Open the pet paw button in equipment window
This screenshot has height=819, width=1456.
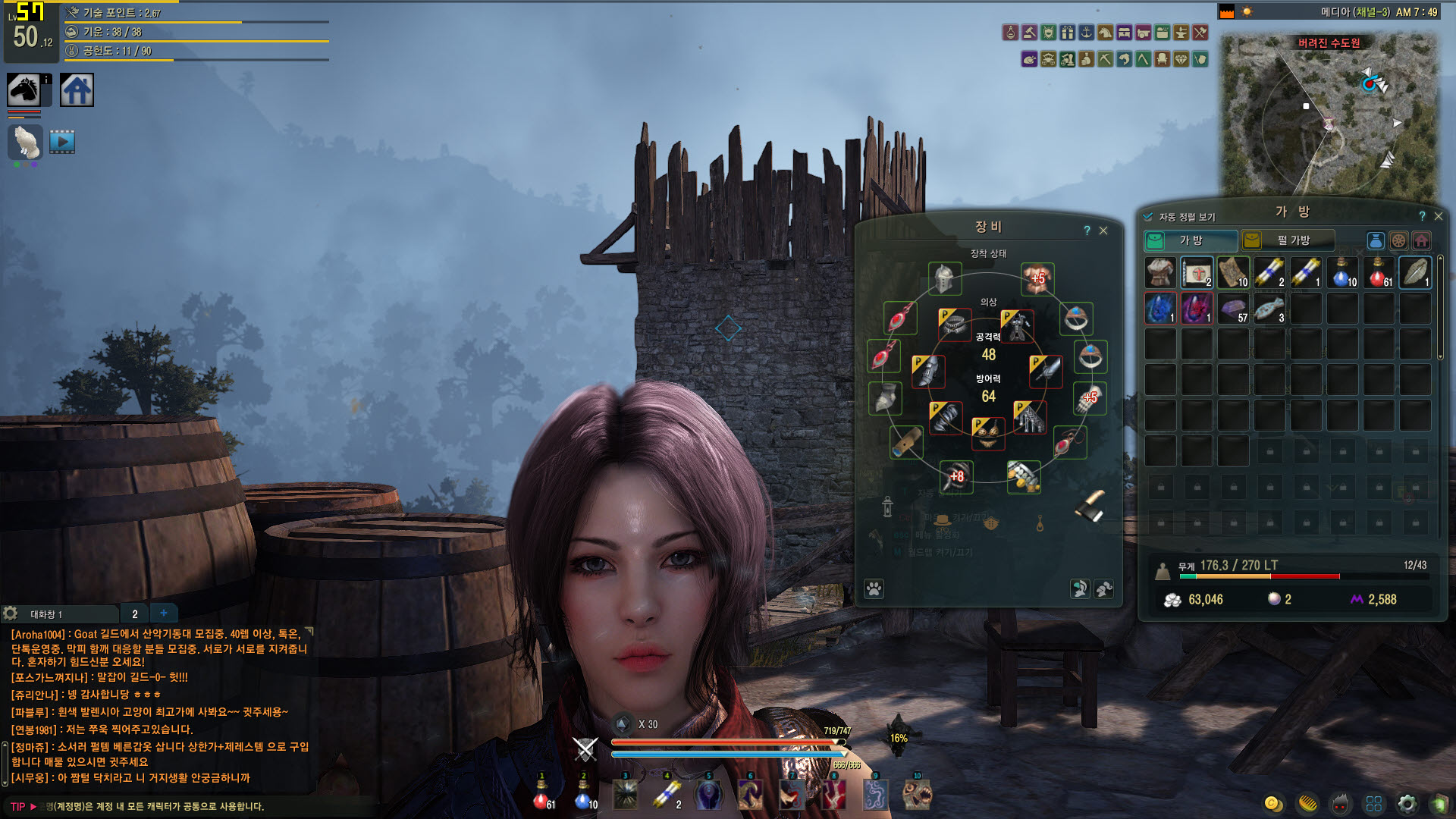pyautogui.click(x=874, y=588)
